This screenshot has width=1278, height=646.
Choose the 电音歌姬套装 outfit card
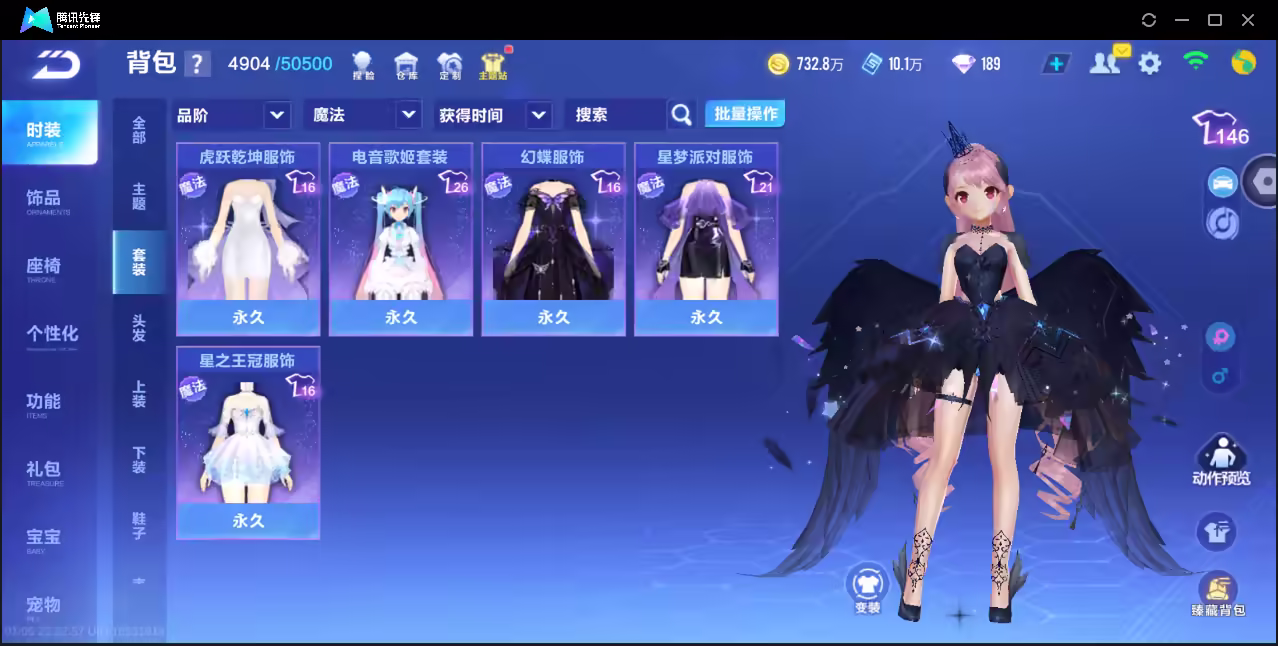pos(401,240)
